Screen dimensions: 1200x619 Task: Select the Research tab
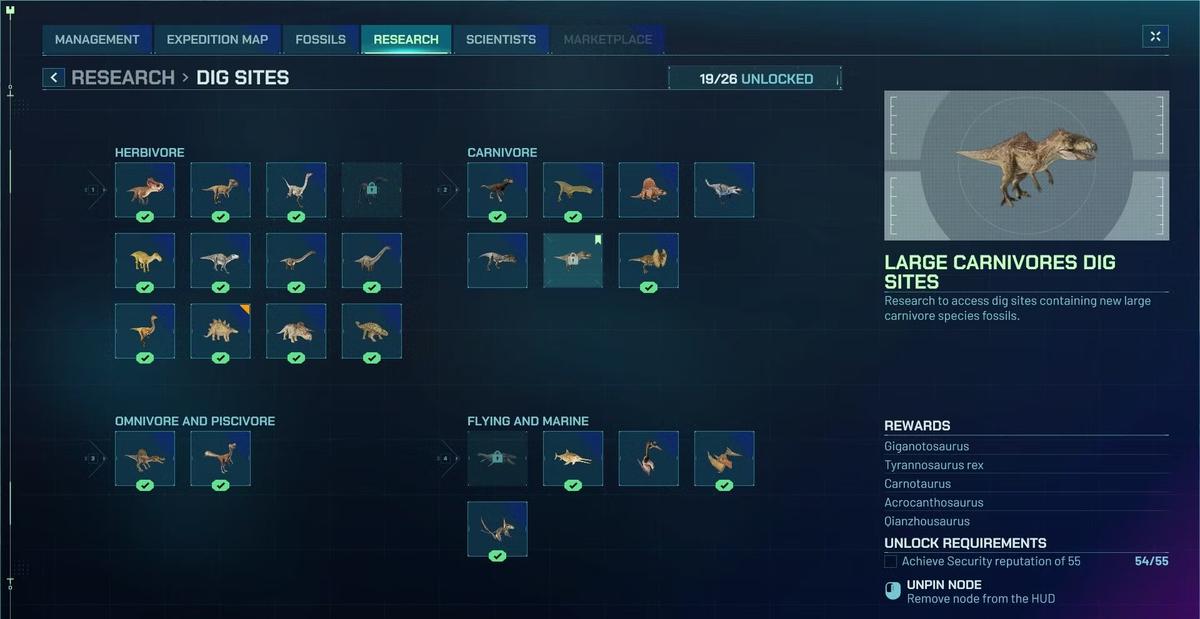click(406, 40)
